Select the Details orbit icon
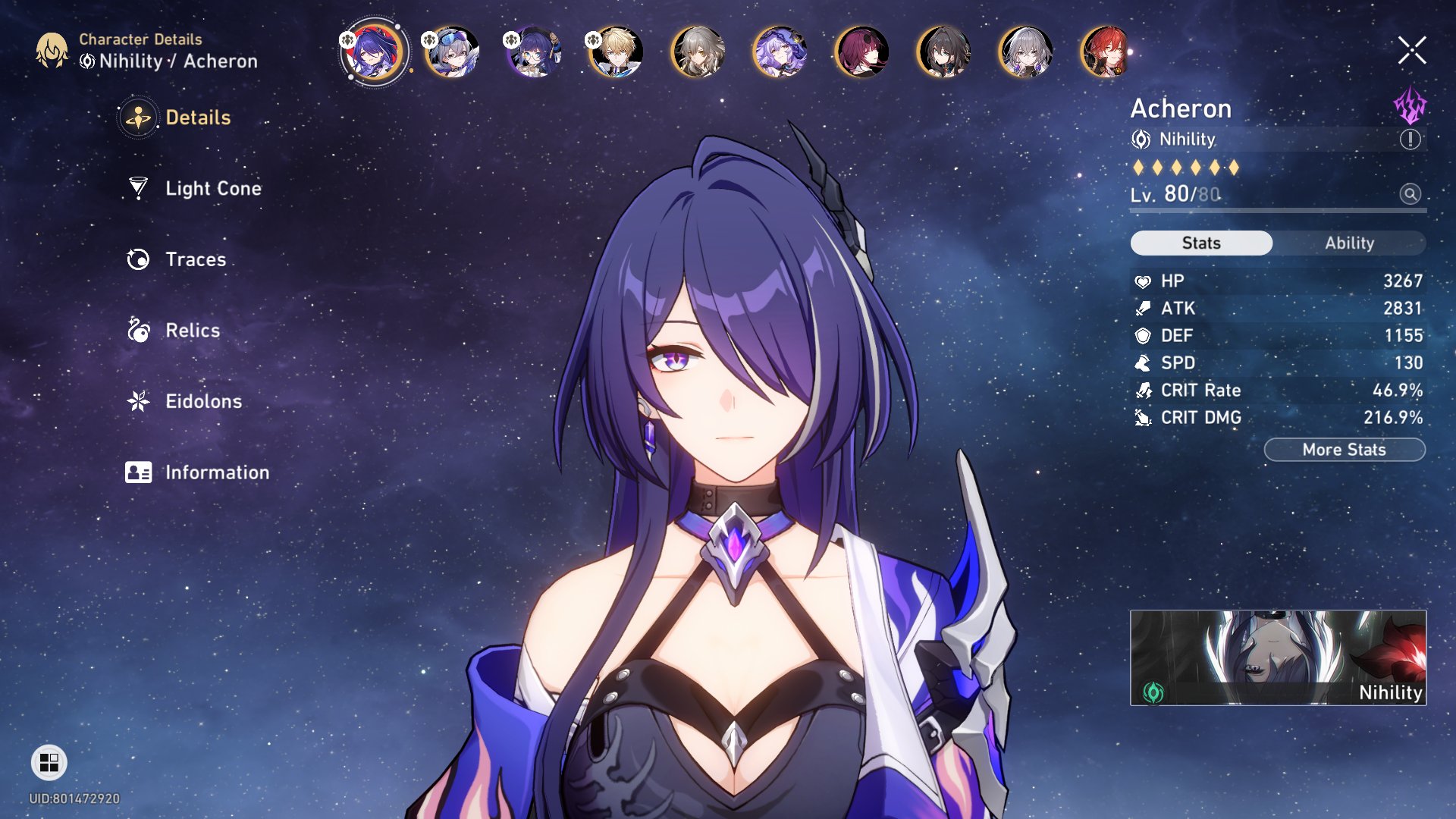The height and width of the screenshot is (819, 1456). coord(137,118)
